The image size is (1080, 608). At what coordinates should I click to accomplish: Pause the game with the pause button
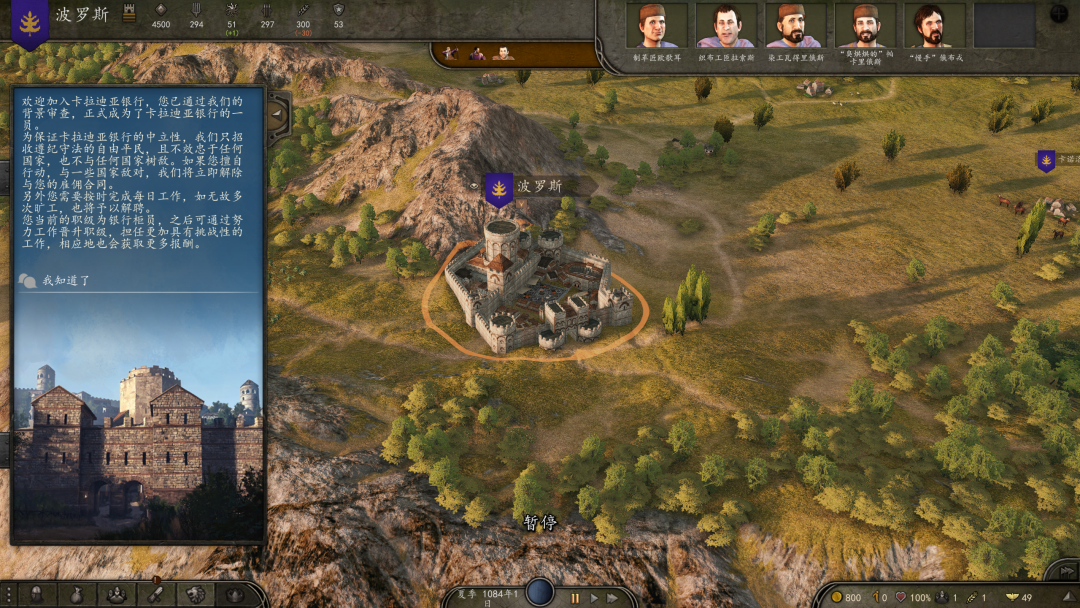pyautogui.click(x=575, y=598)
